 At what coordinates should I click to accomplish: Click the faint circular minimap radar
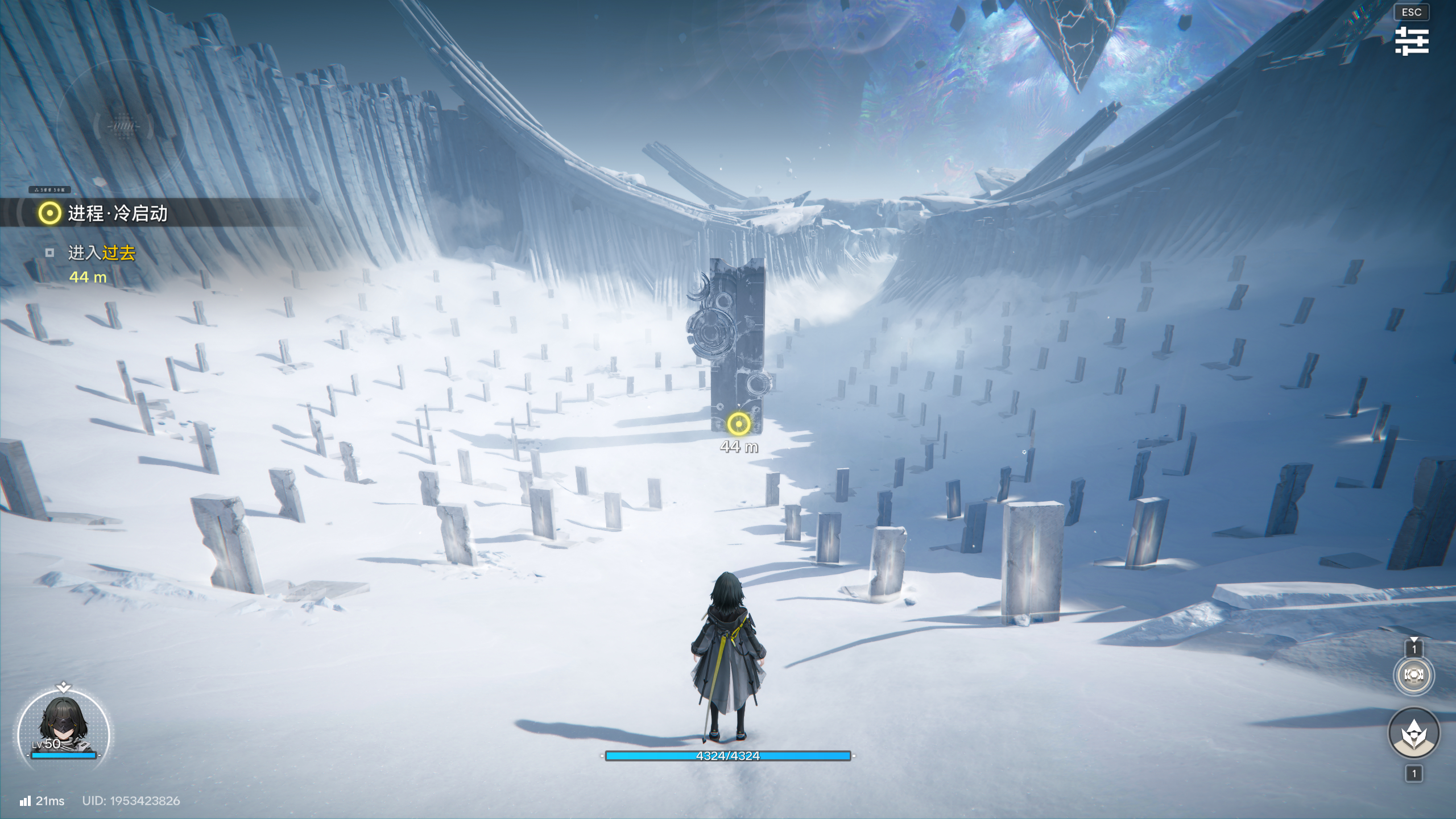click(123, 125)
